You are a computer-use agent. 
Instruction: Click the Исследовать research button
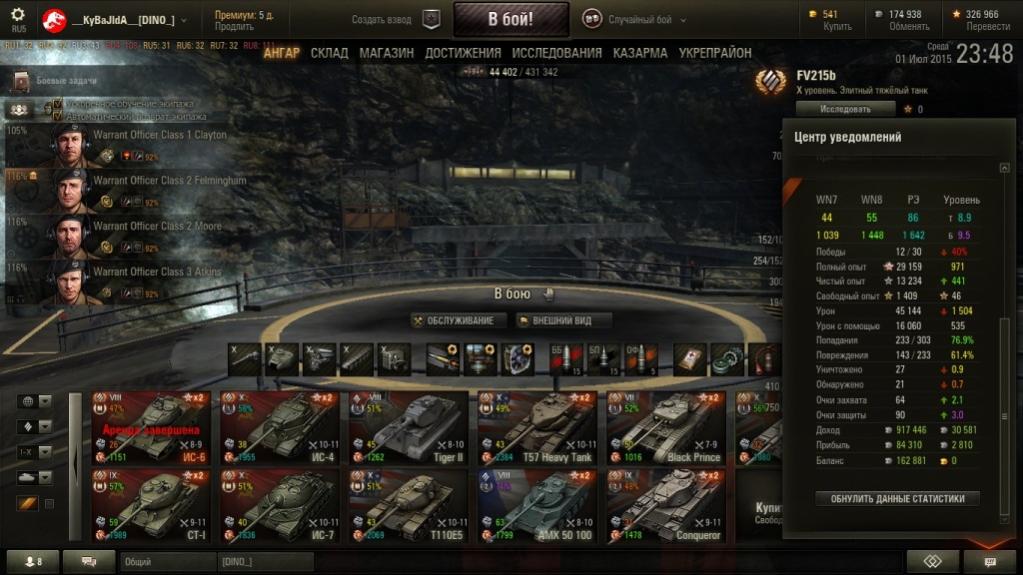(845, 109)
